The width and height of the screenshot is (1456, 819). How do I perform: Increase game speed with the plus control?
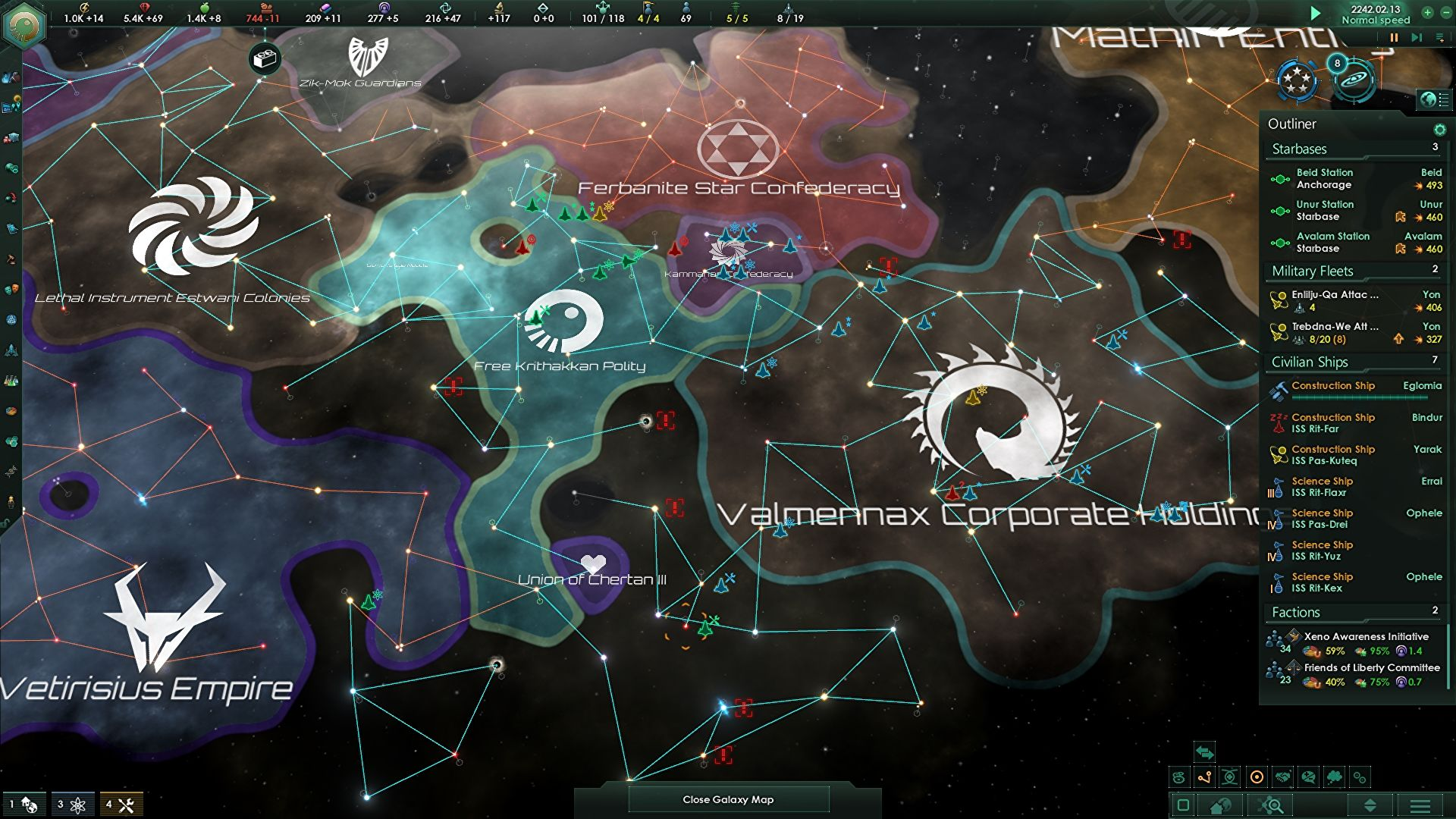pos(1427,13)
